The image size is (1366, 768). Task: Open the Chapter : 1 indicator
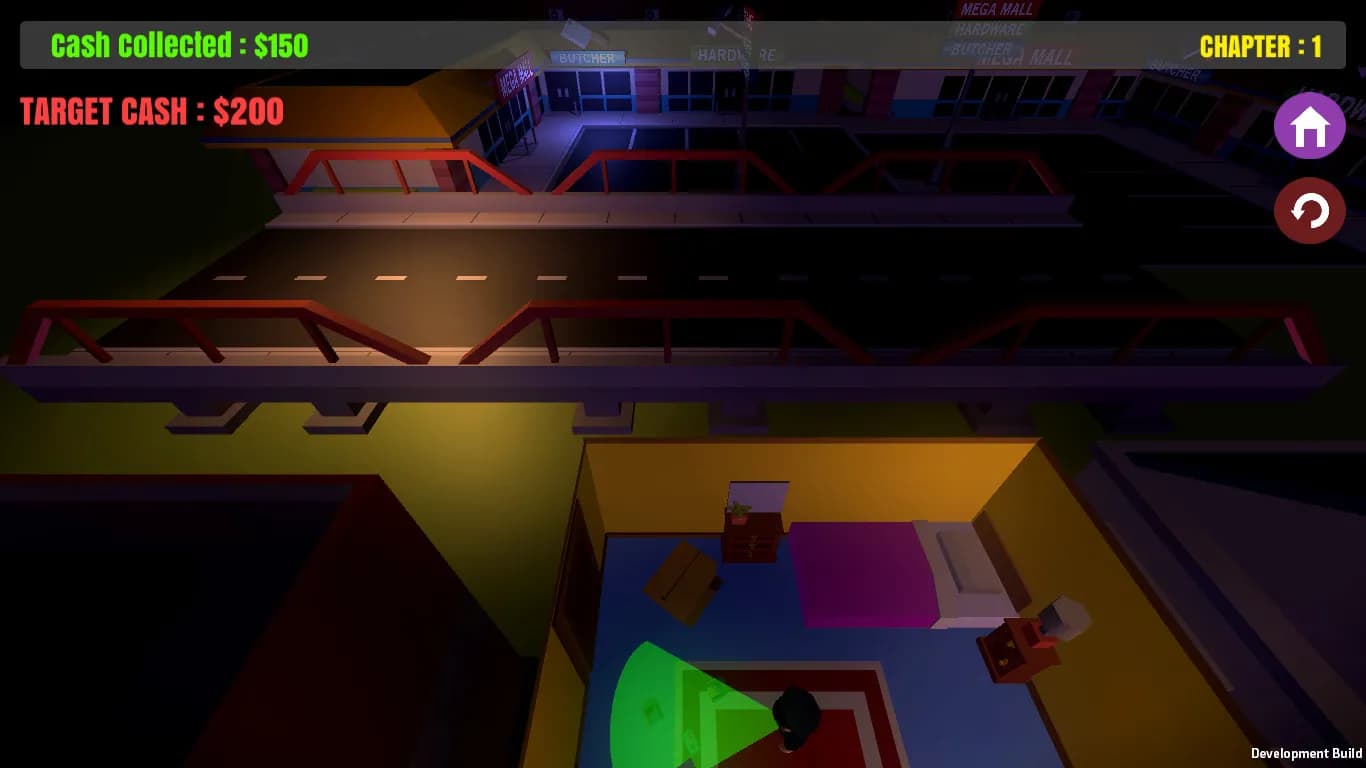[x=1261, y=45]
